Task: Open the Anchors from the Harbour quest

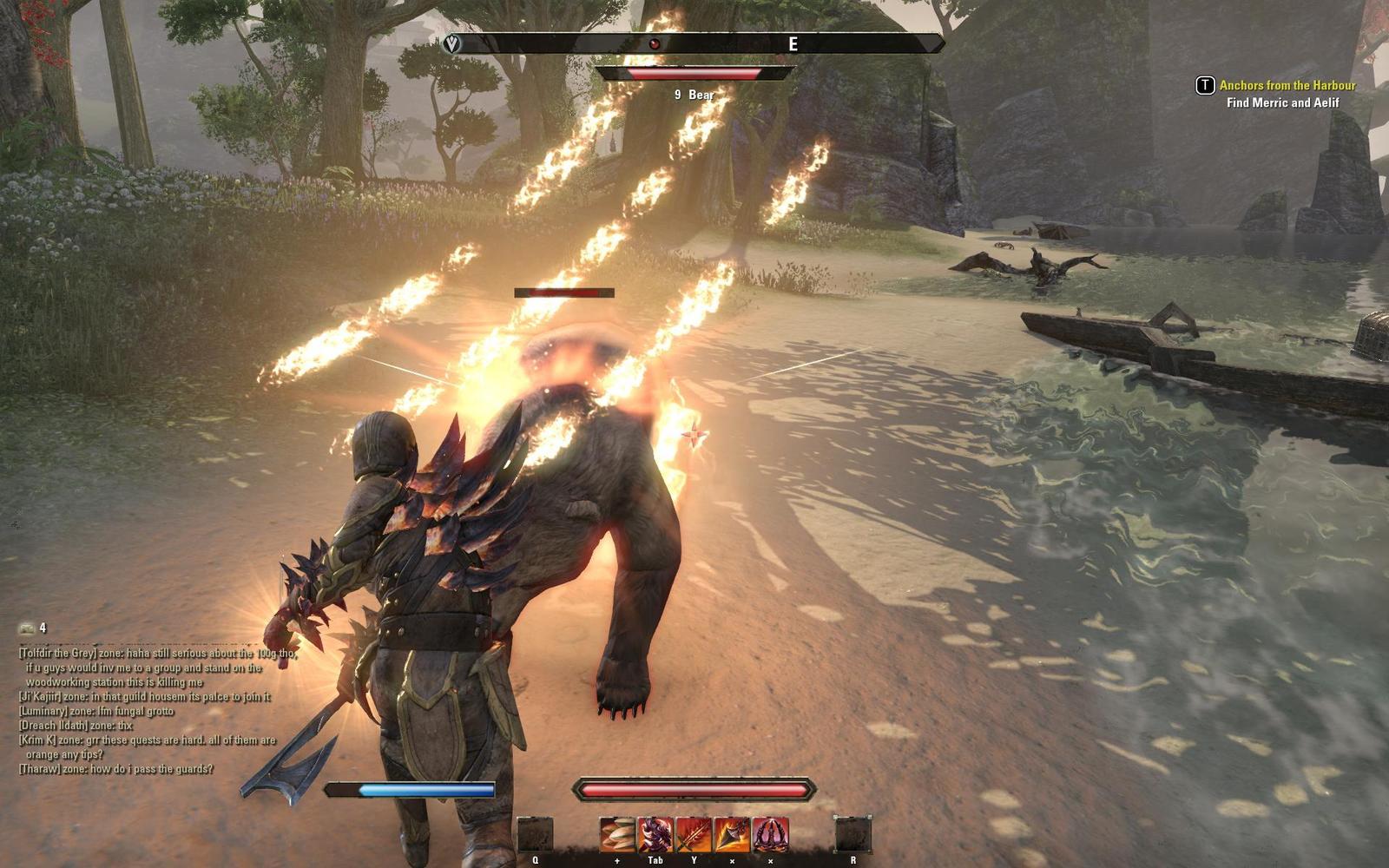Action: tap(1287, 85)
